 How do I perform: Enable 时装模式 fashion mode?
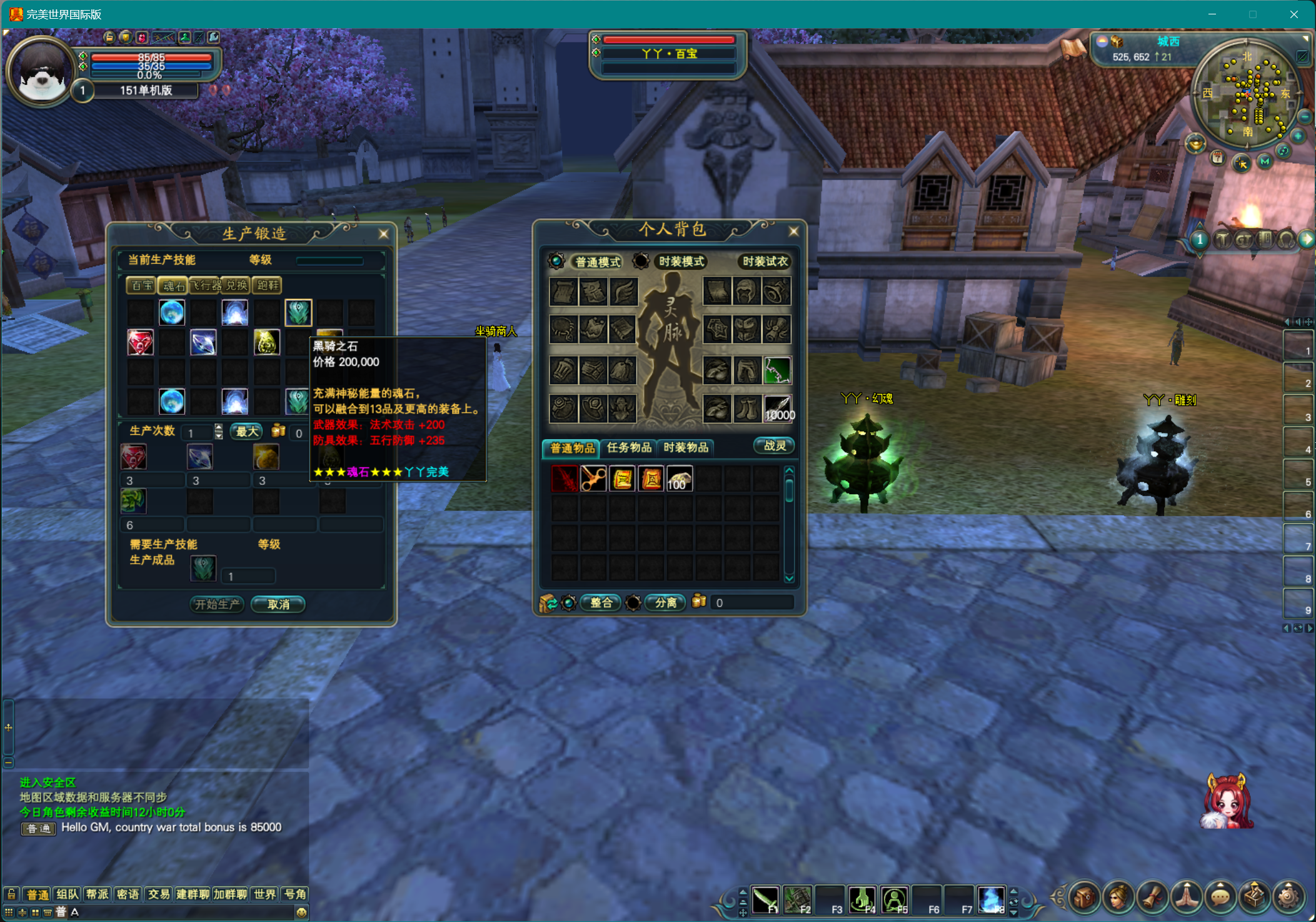coord(681,262)
